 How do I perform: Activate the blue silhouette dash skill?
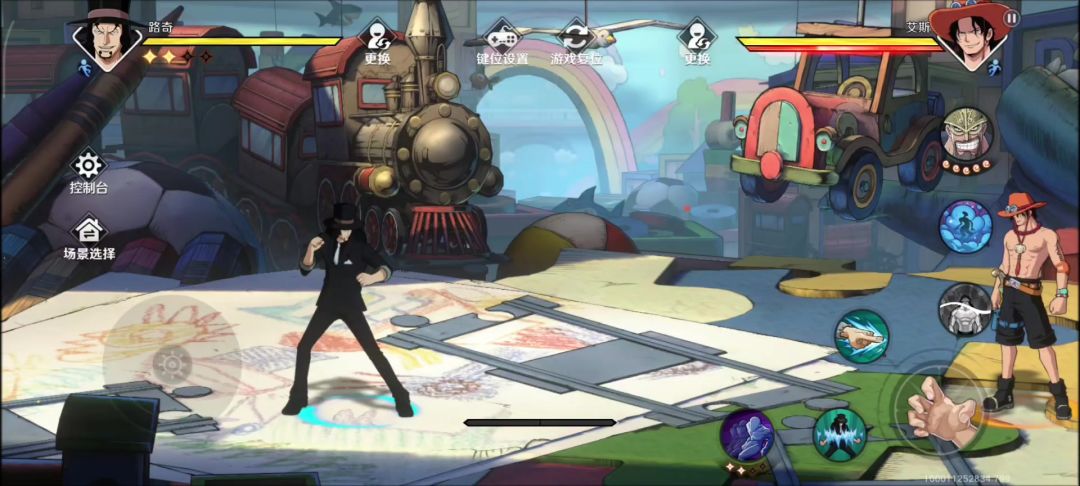(x=965, y=226)
